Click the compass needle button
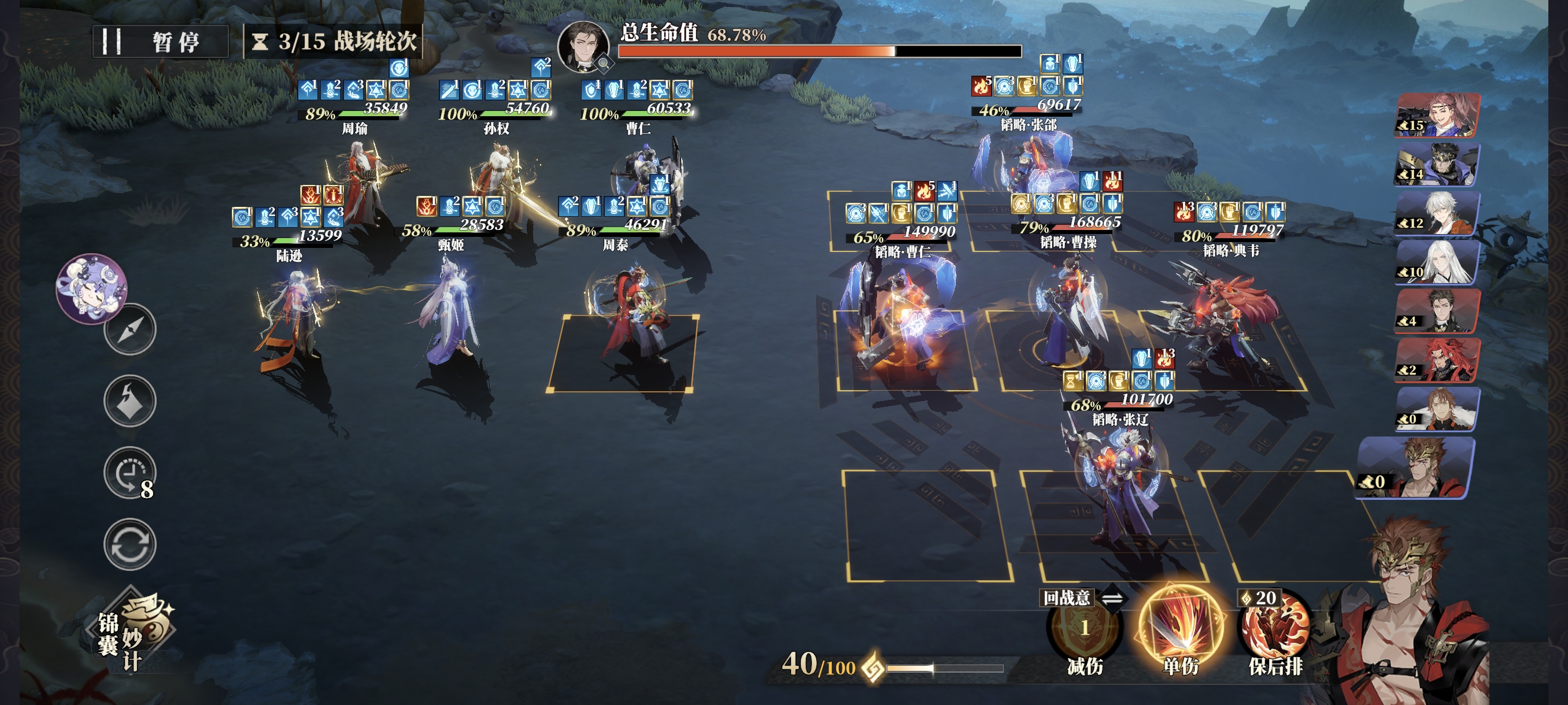This screenshot has width=1568, height=705. (130, 329)
